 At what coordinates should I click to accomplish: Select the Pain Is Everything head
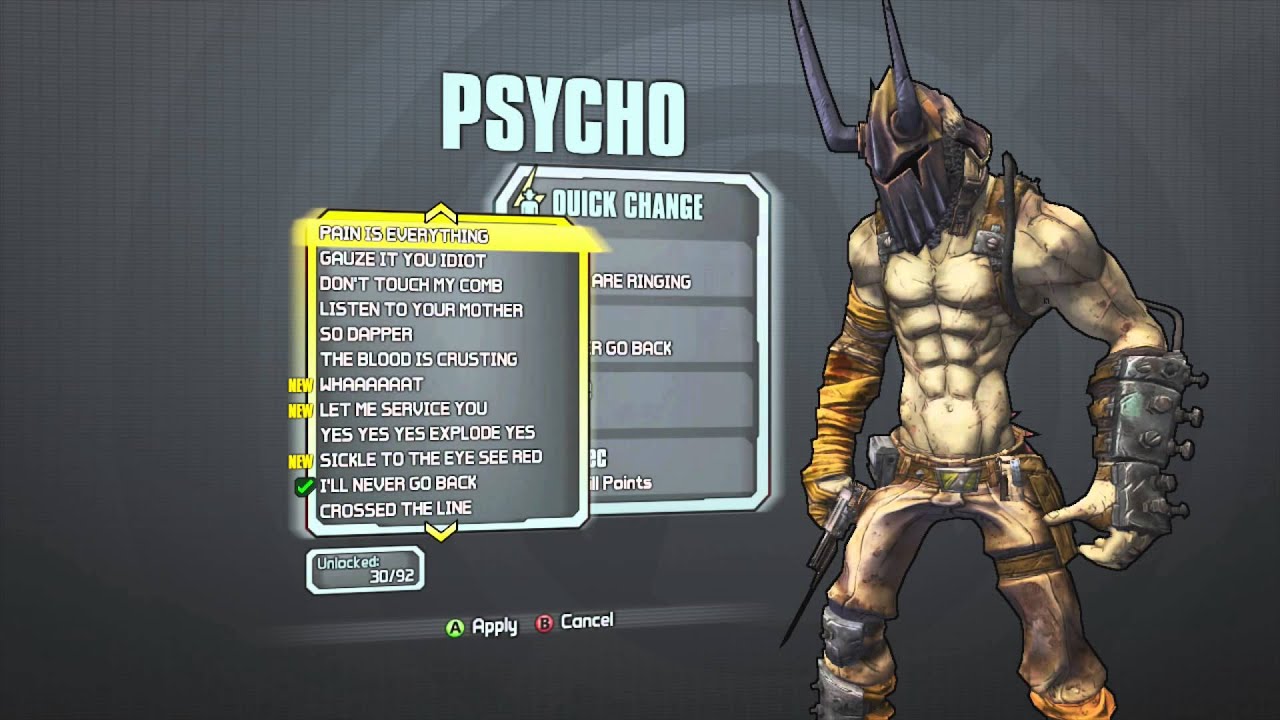404,235
